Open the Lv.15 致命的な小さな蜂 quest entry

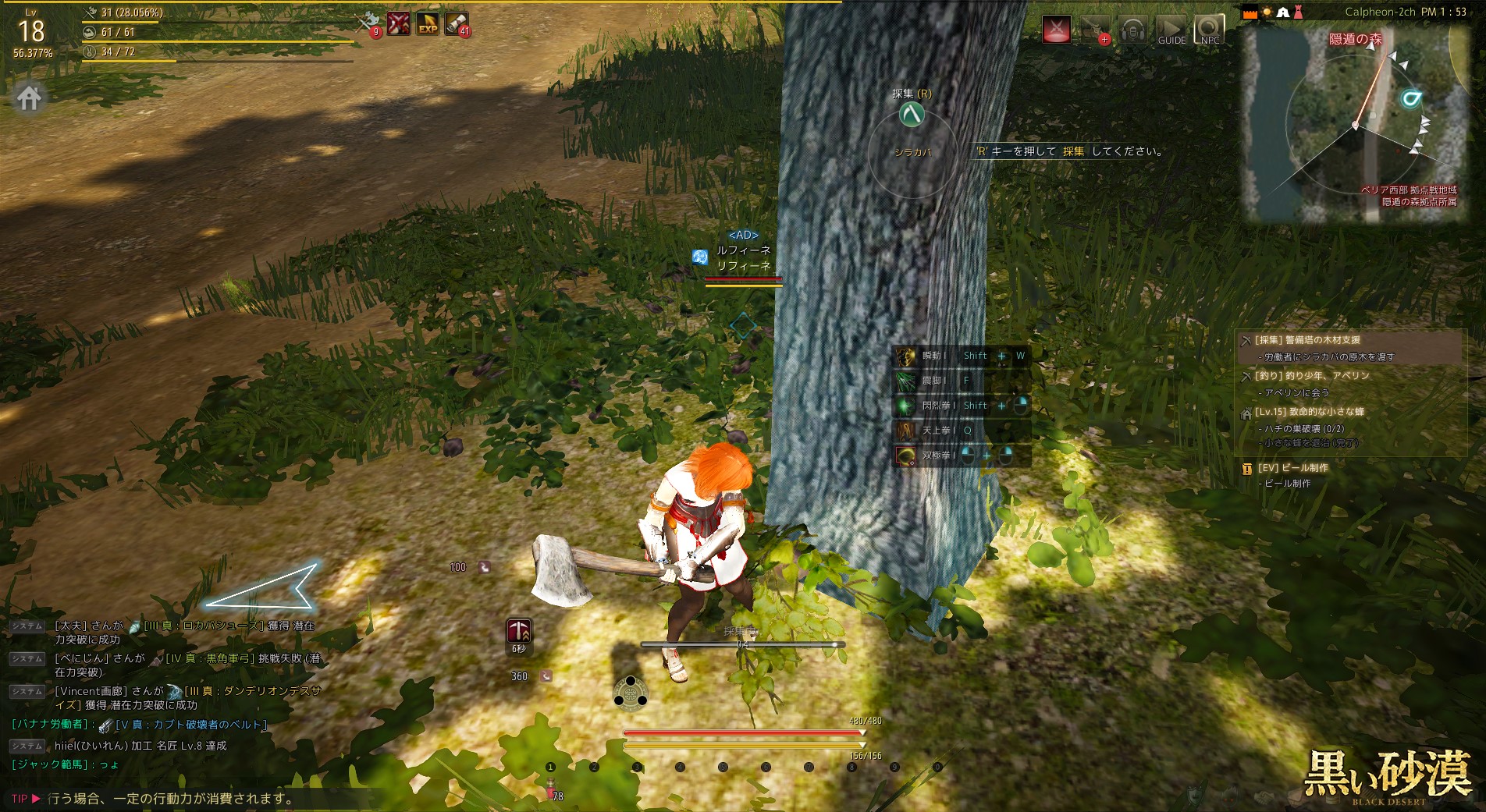click(1310, 412)
